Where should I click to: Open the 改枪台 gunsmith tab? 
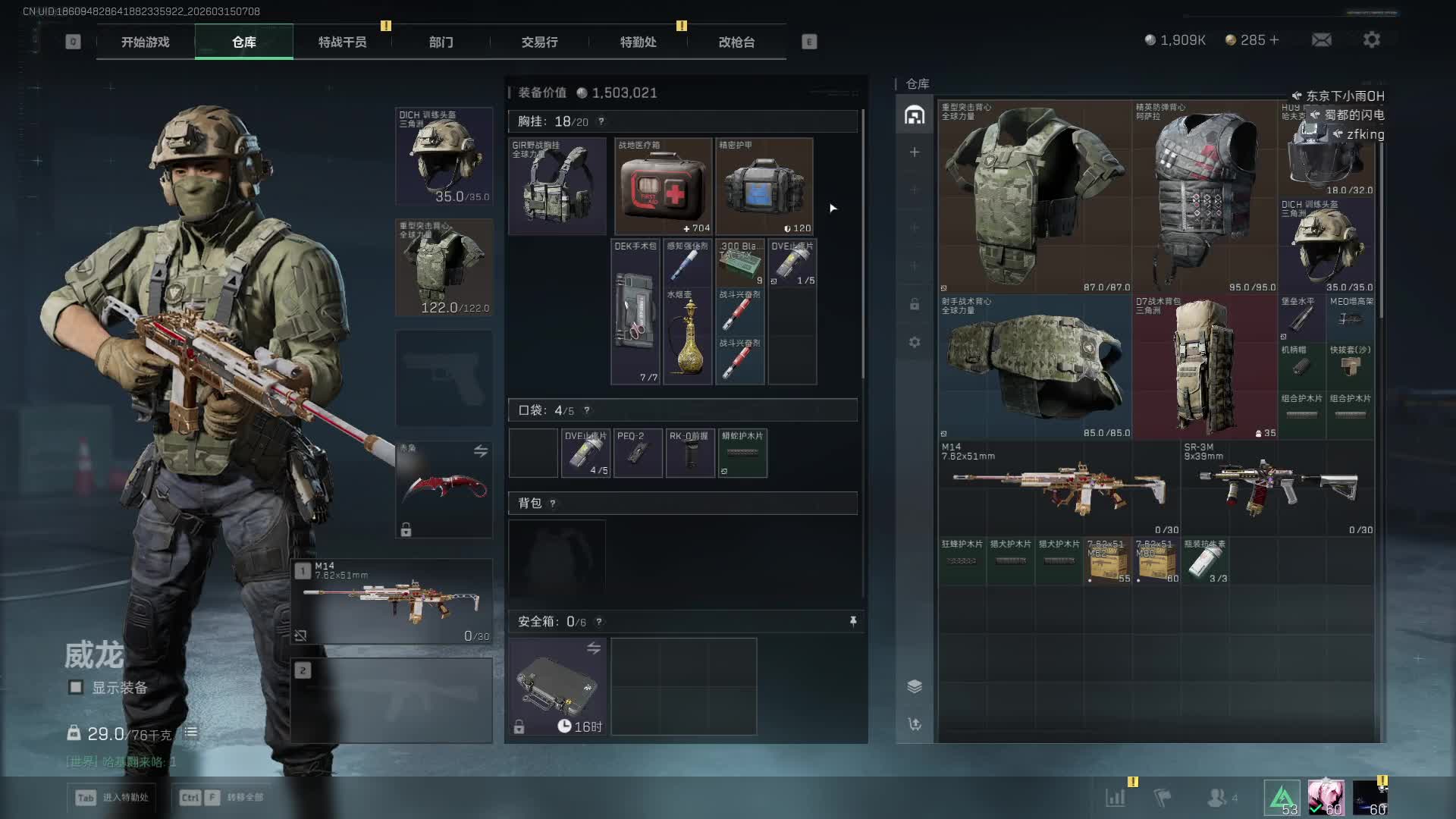coord(736,42)
